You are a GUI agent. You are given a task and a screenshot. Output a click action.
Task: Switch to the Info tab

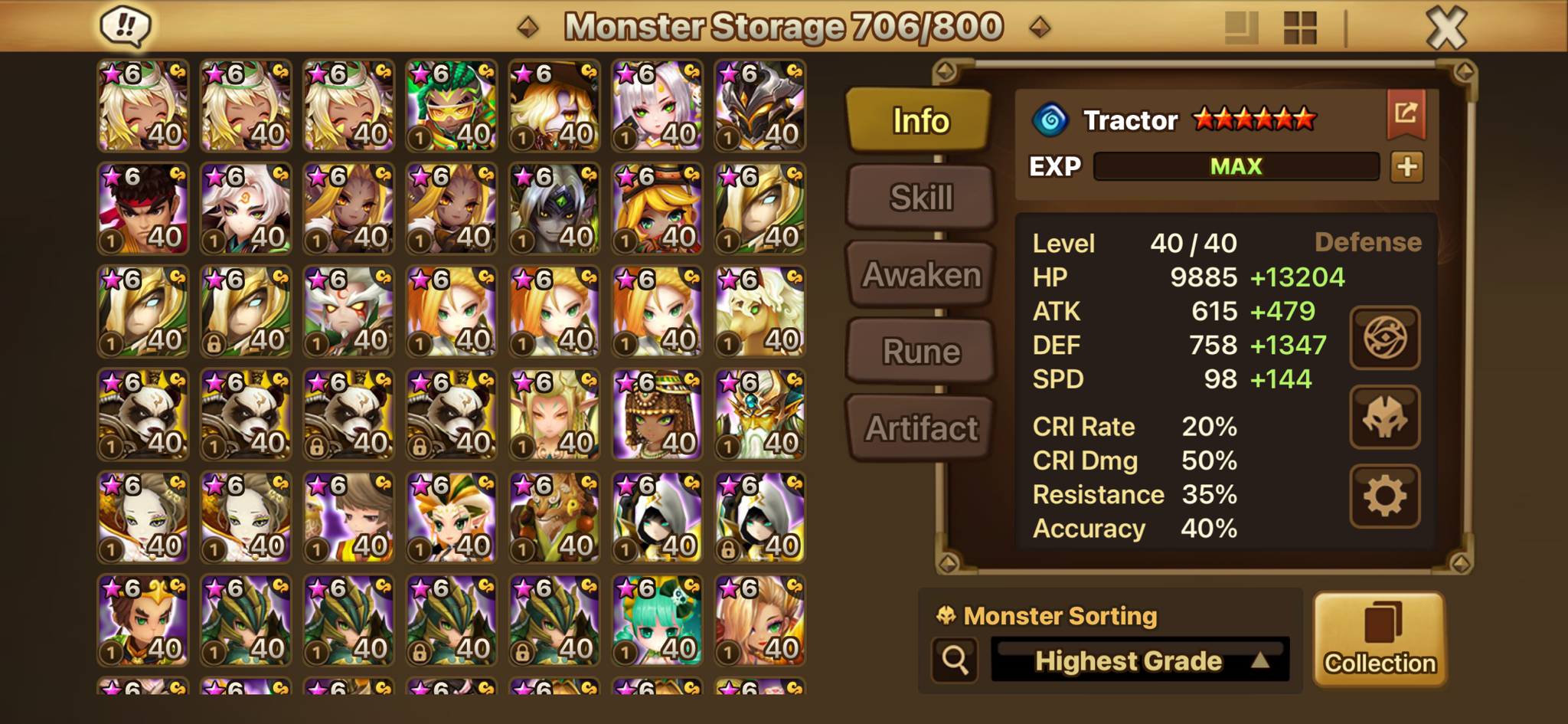920,120
